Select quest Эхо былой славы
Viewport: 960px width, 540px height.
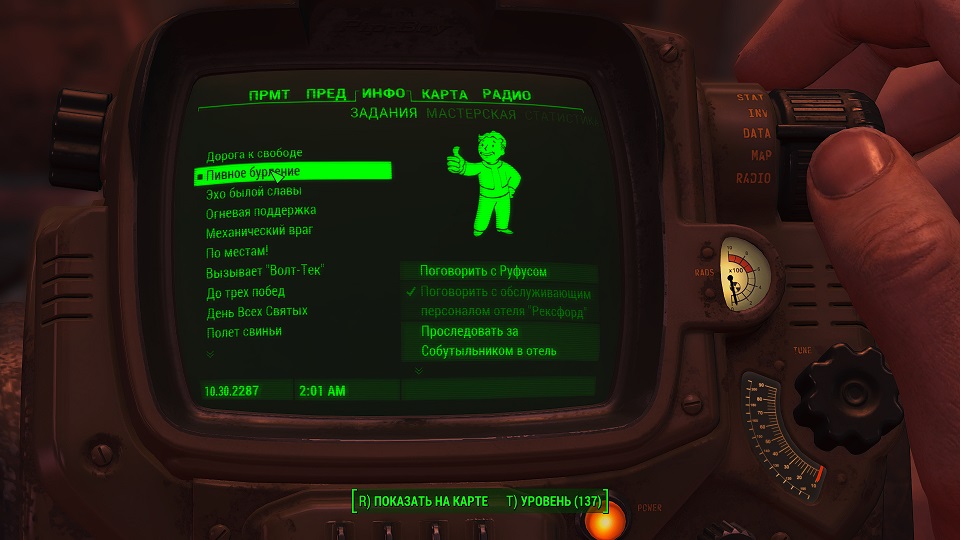click(254, 192)
